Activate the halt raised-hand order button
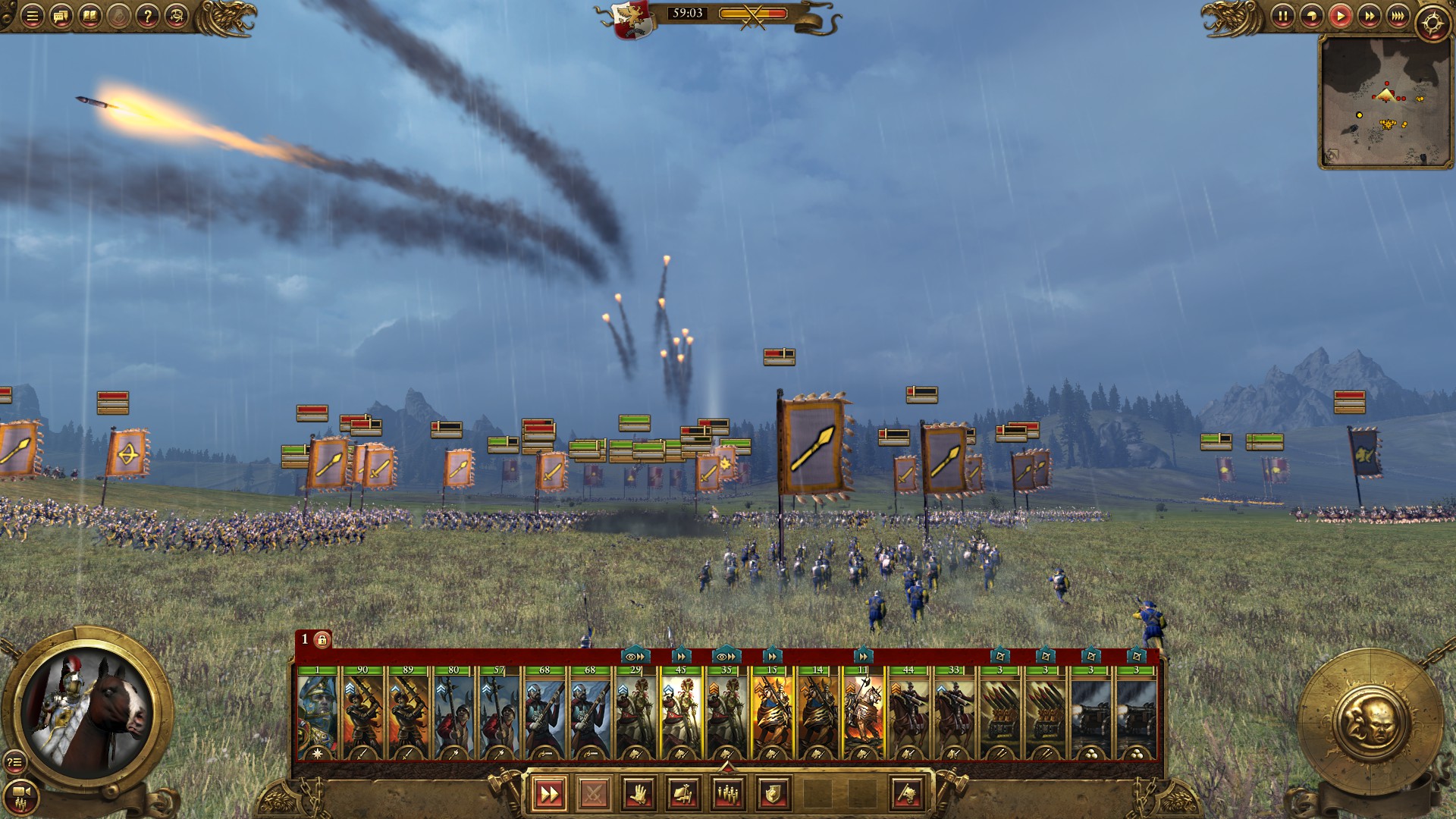 point(639,794)
